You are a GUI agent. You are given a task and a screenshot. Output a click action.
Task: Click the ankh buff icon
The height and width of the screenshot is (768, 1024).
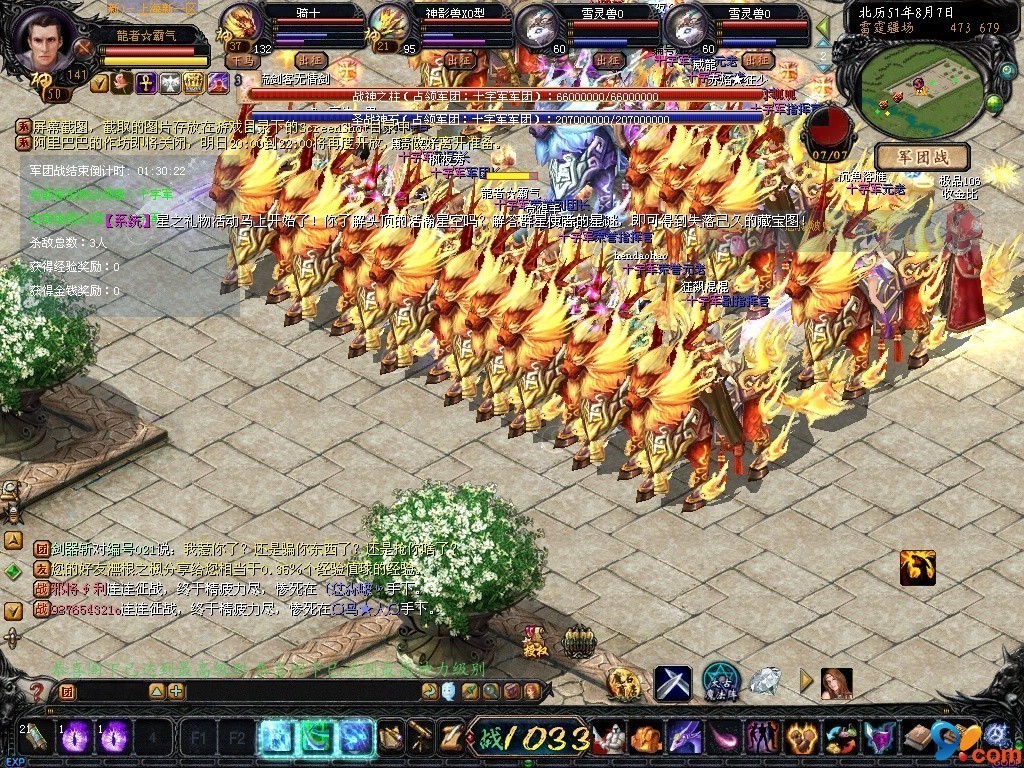pyautogui.click(x=146, y=83)
